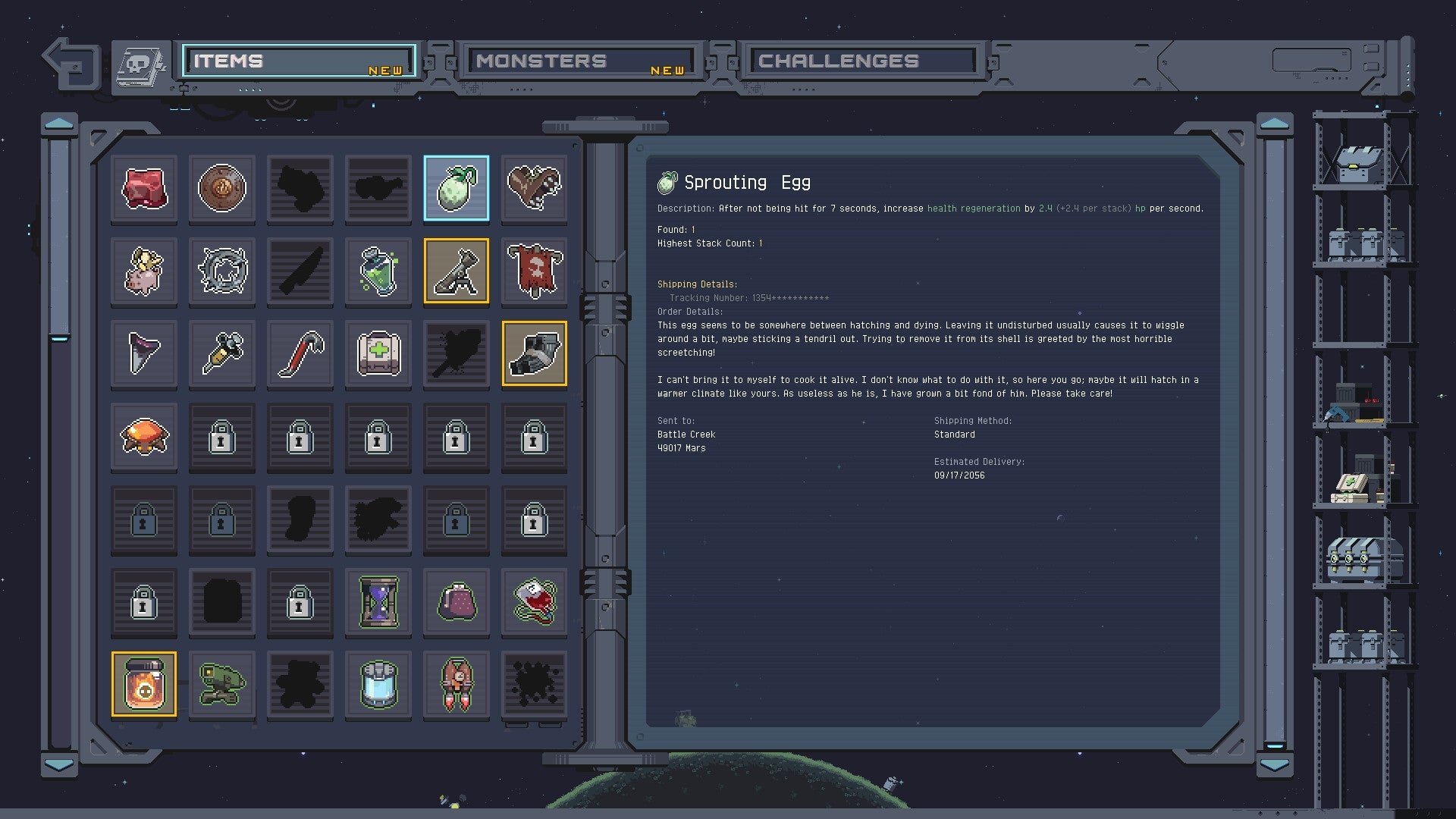Click the health regeneration link in the description

pos(973,209)
